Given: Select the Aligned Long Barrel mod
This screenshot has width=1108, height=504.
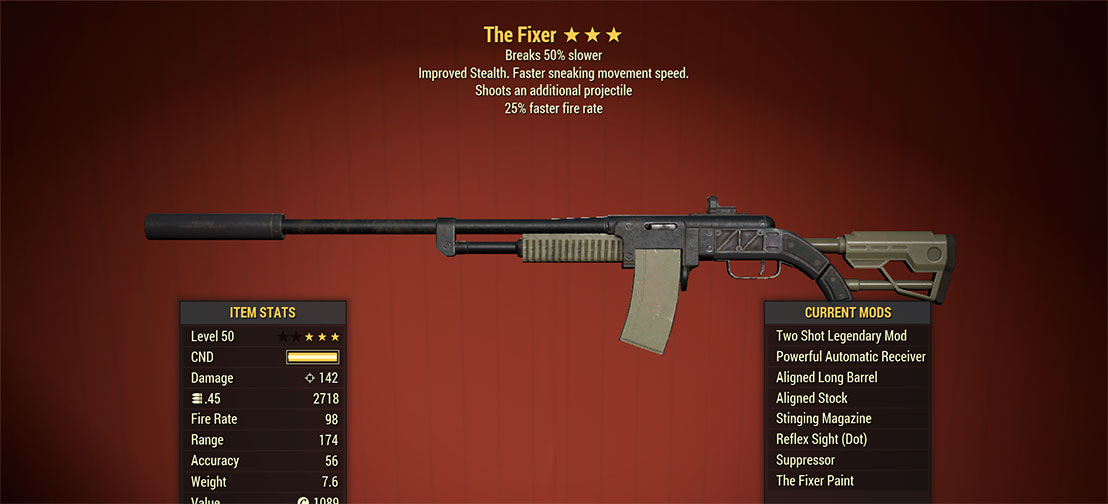Looking at the screenshot, I should click(826, 378).
